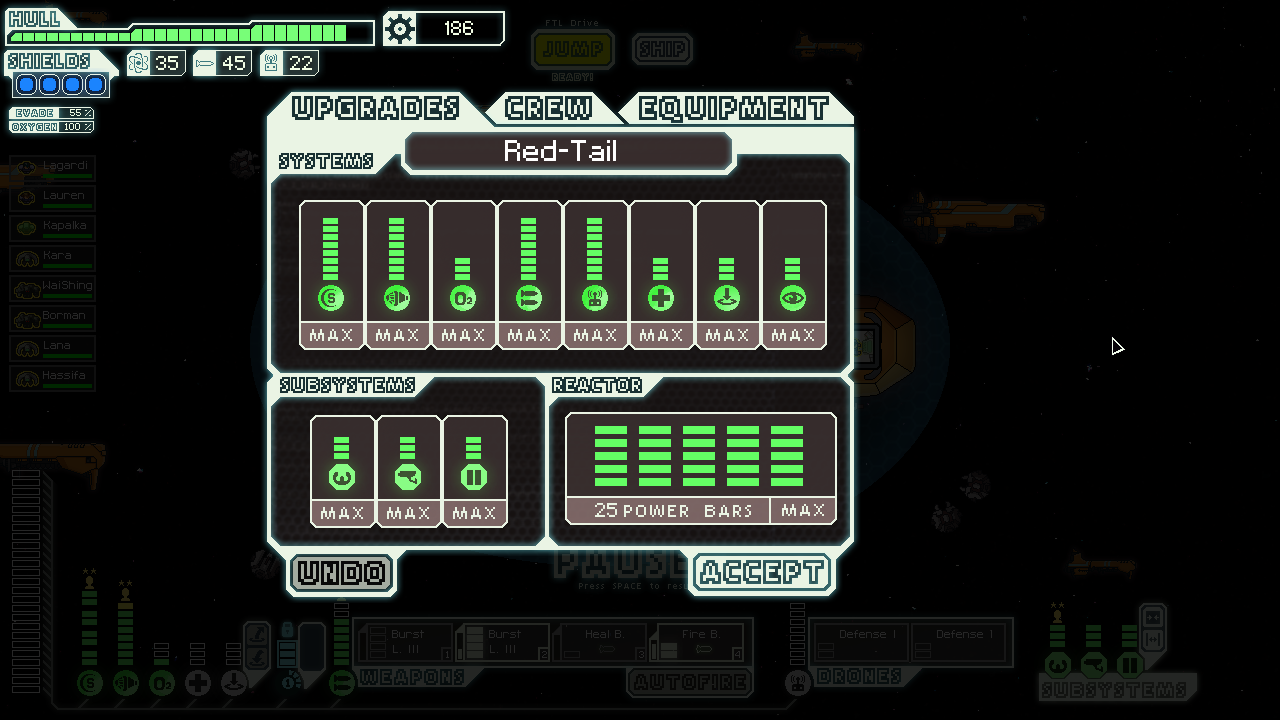Open the Ship menu button
The height and width of the screenshot is (720, 1280).
pyautogui.click(x=662, y=49)
